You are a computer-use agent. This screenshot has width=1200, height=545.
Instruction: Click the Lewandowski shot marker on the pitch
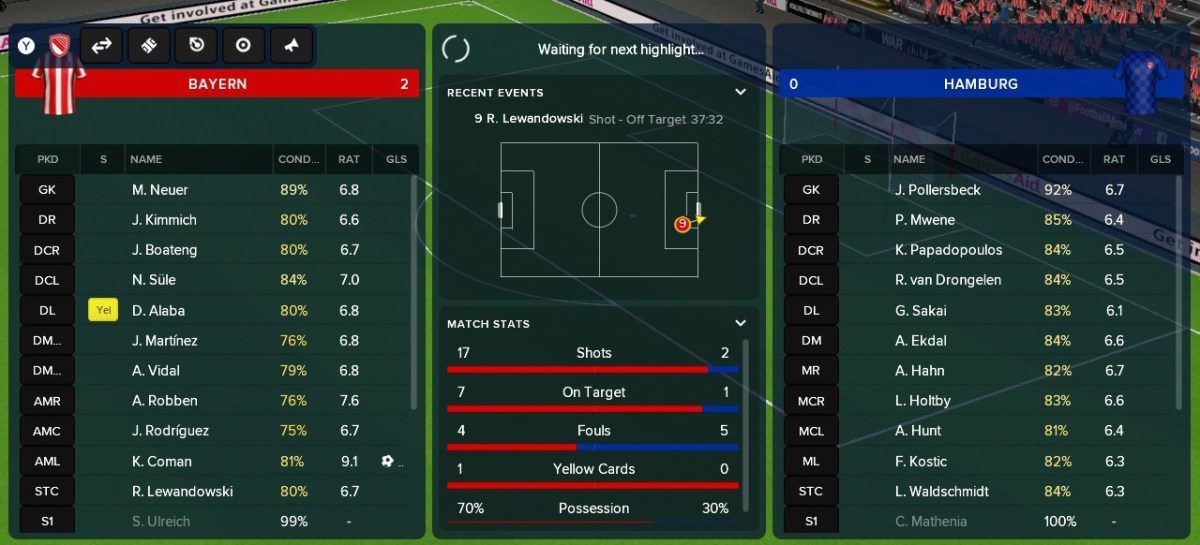point(682,224)
